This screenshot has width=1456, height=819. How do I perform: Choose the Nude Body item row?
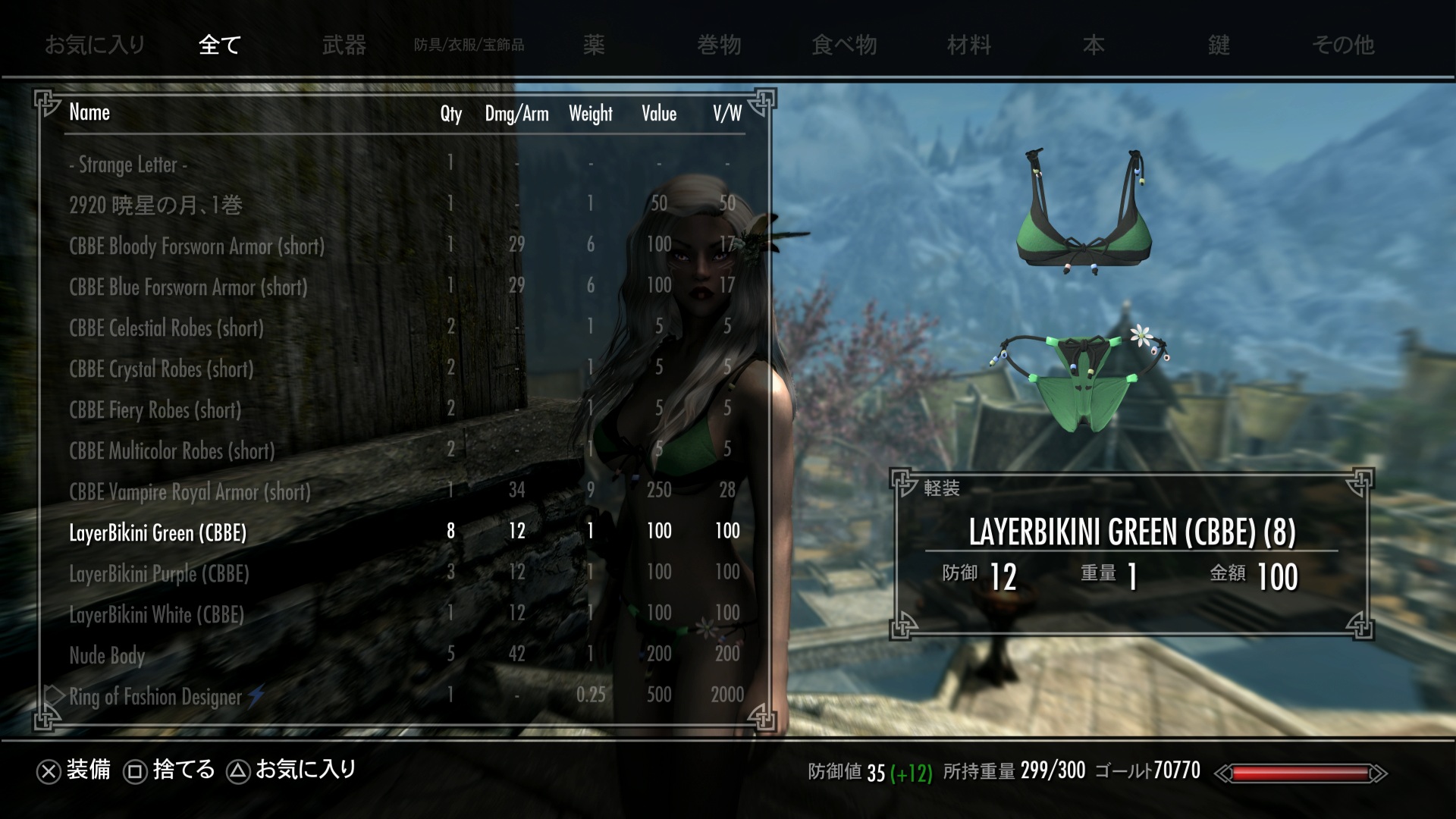coord(107,655)
